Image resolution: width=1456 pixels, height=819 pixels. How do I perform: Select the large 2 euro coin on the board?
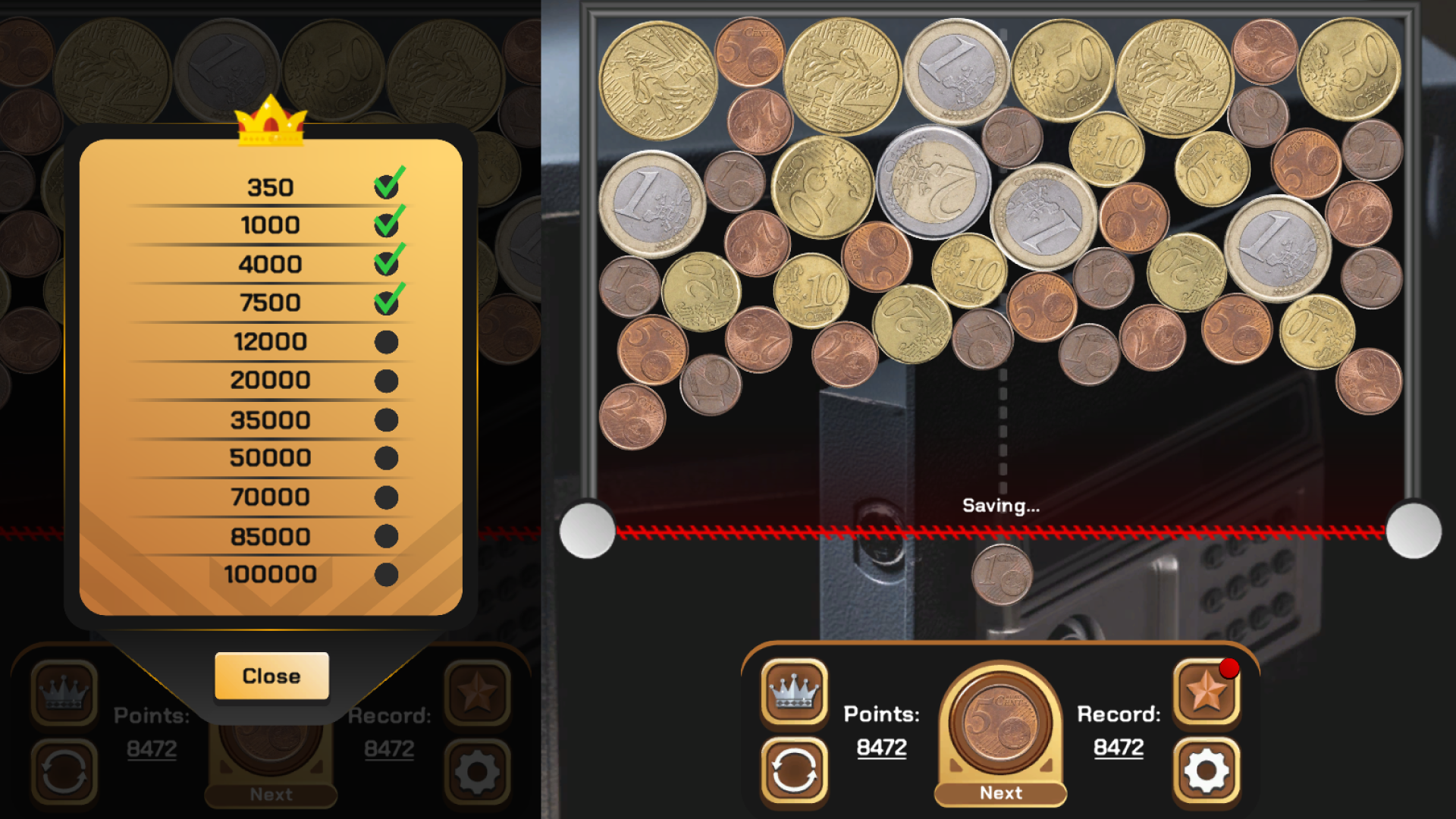coord(934,184)
